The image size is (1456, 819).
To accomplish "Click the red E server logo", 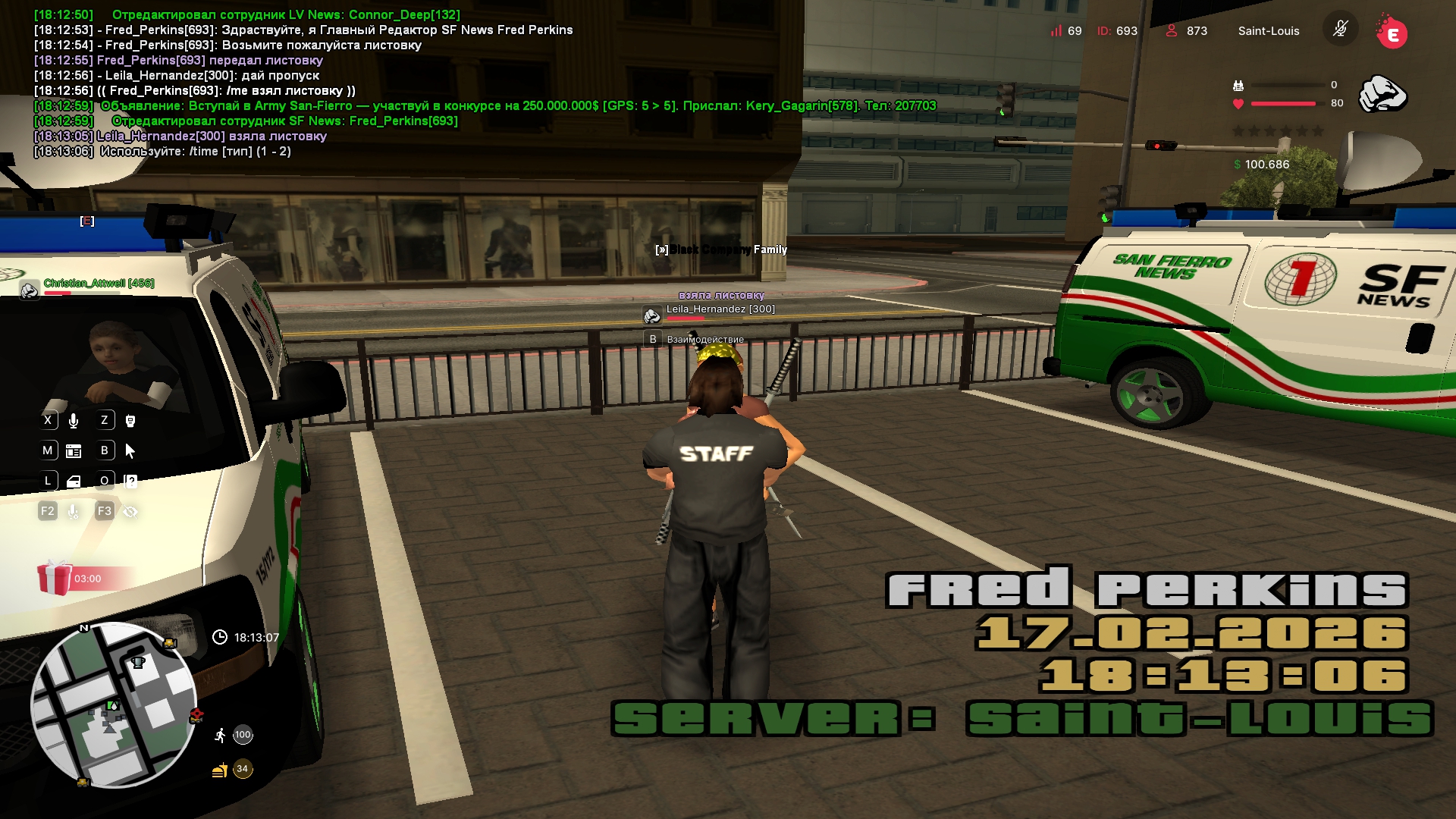I will [x=1392, y=33].
